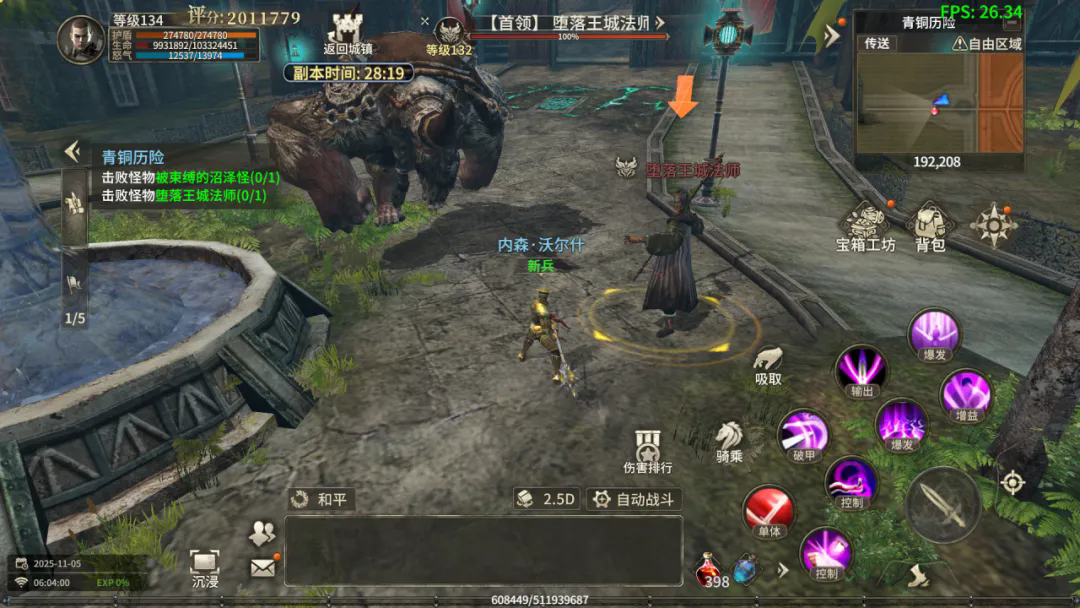The height and width of the screenshot is (608, 1080).
Task: Hit the sword basic attack button
Action: [x=942, y=505]
